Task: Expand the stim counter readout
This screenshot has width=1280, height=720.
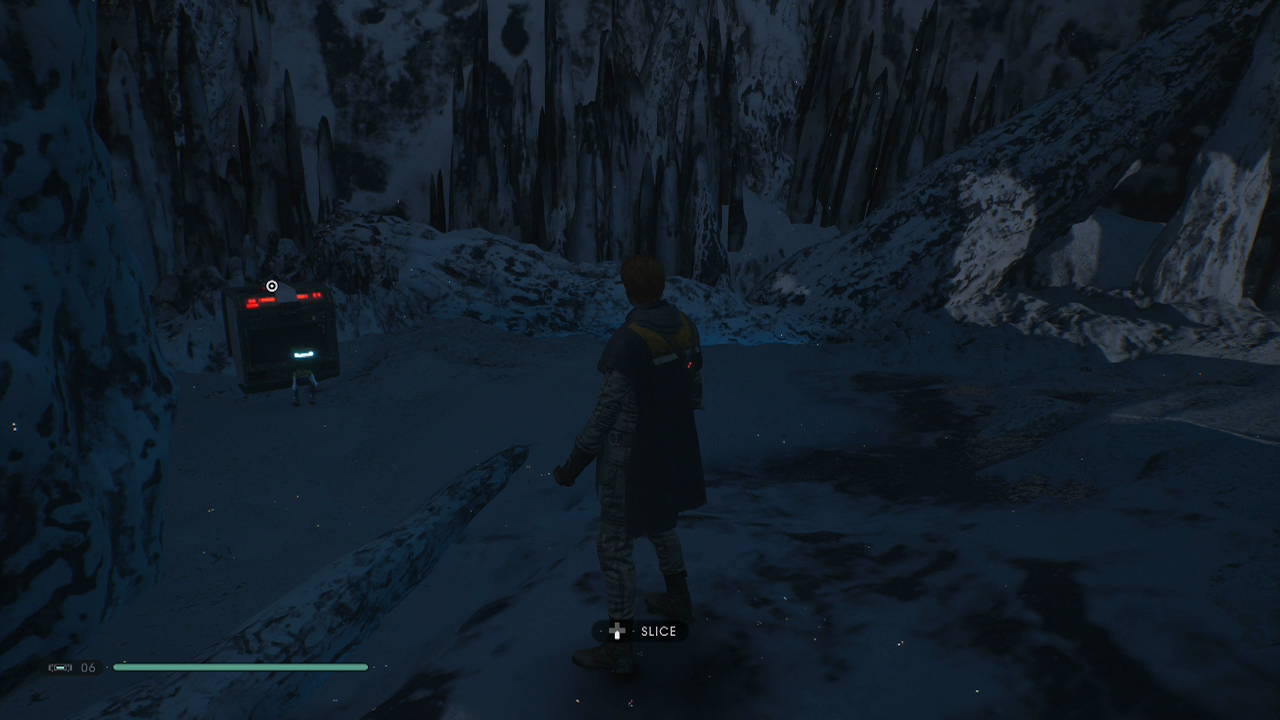Action: 75,667
